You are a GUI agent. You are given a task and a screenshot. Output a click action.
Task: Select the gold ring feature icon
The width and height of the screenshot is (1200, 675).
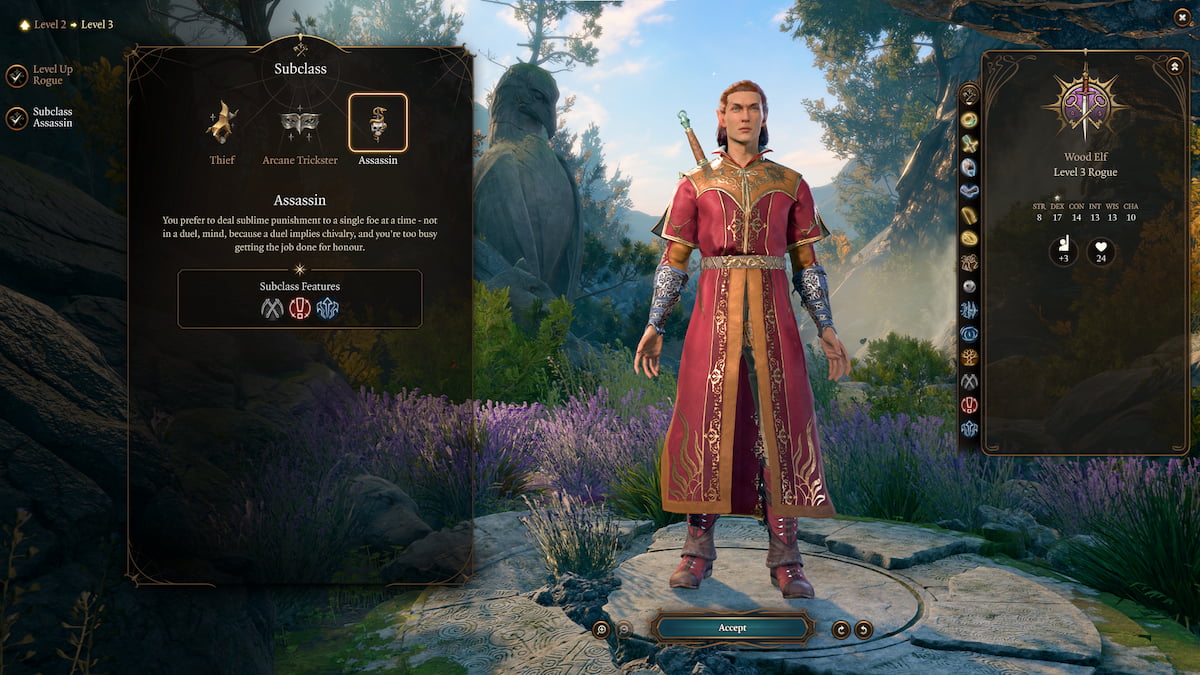(969, 238)
